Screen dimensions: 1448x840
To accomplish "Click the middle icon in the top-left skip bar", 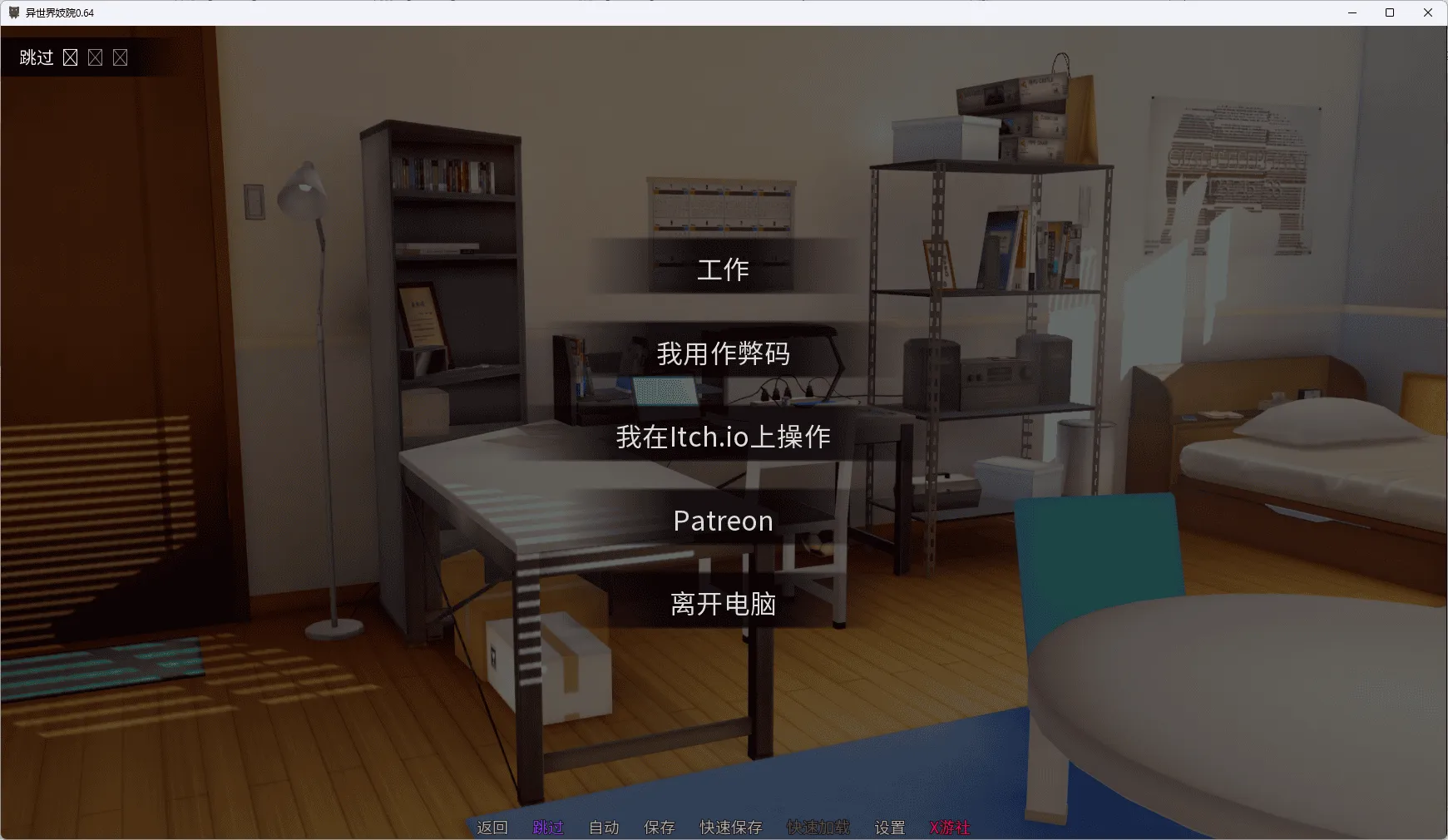I will pyautogui.click(x=96, y=57).
